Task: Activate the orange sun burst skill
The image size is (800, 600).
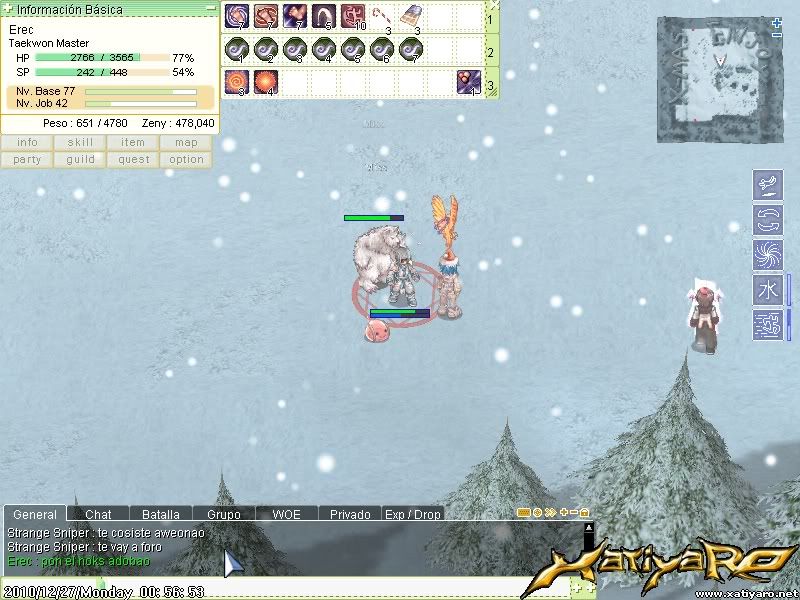Action: pyautogui.click(x=266, y=81)
